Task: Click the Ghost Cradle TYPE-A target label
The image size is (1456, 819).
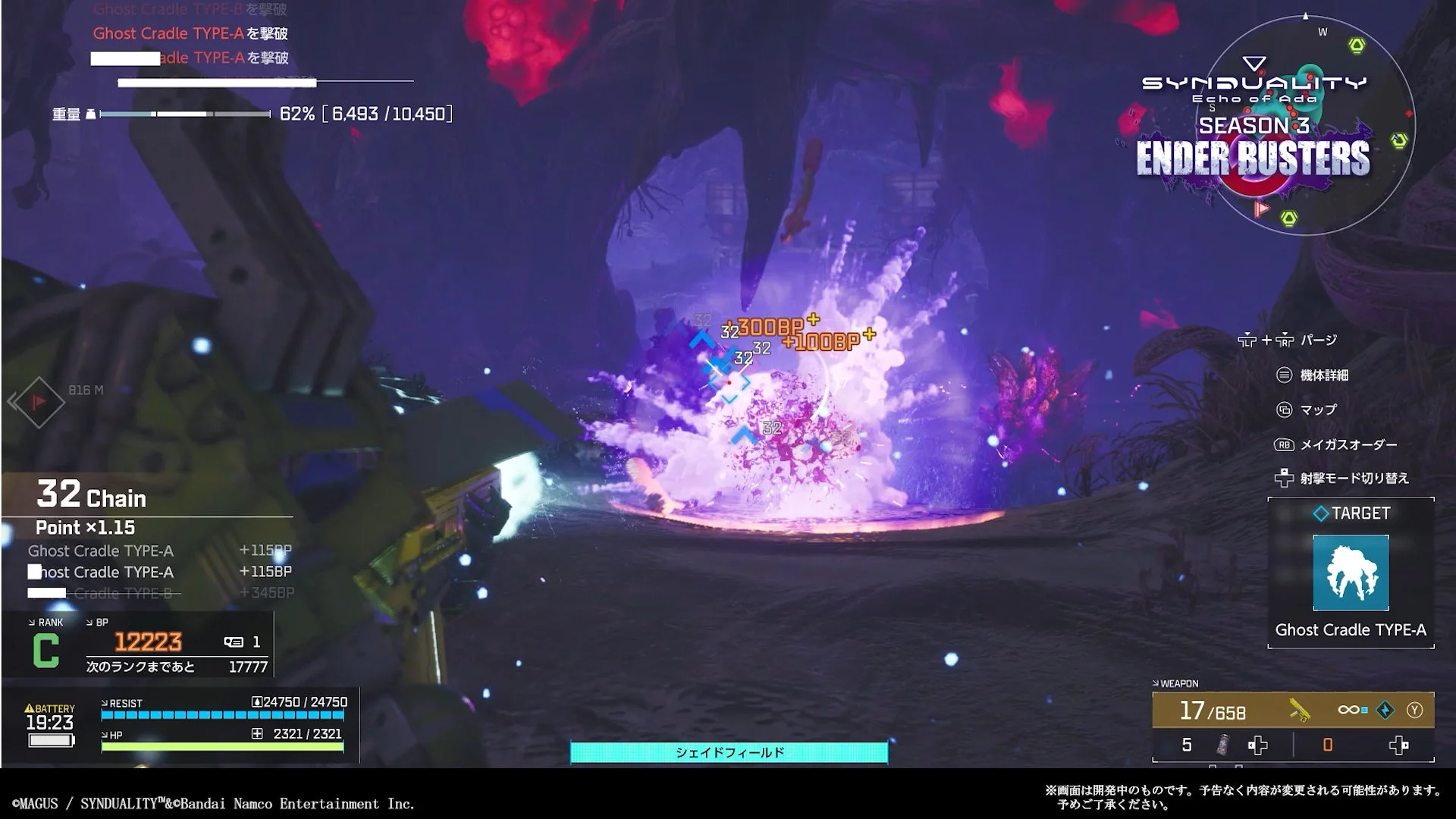Action: [1351, 629]
